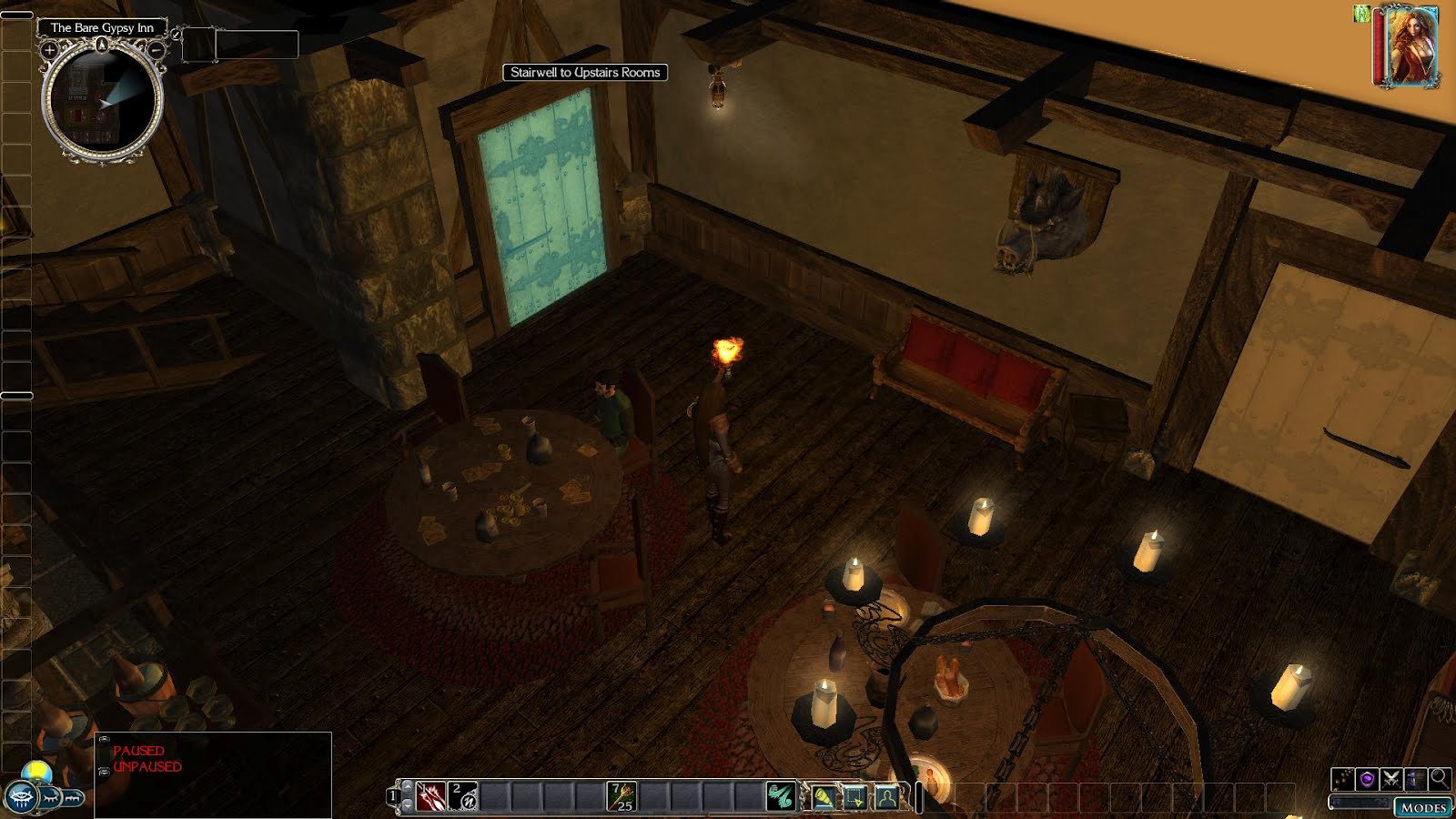
Task: Click the Stairwell to Upstairs Rooms label
Action: pyautogui.click(x=585, y=73)
